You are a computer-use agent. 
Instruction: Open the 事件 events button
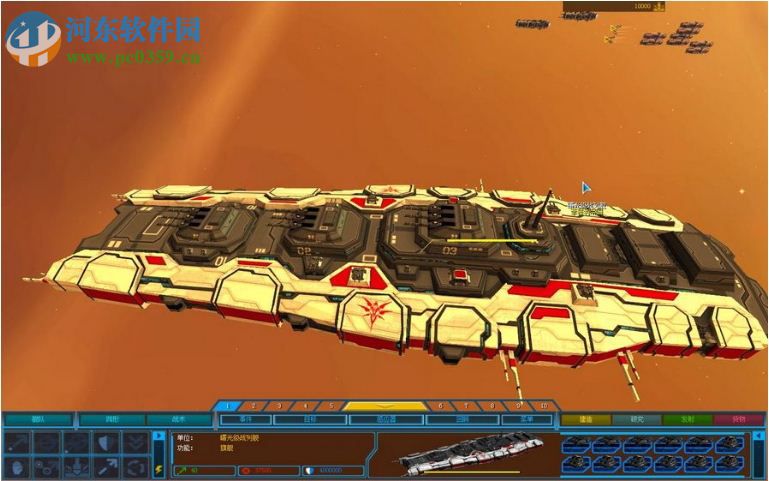click(x=245, y=420)
